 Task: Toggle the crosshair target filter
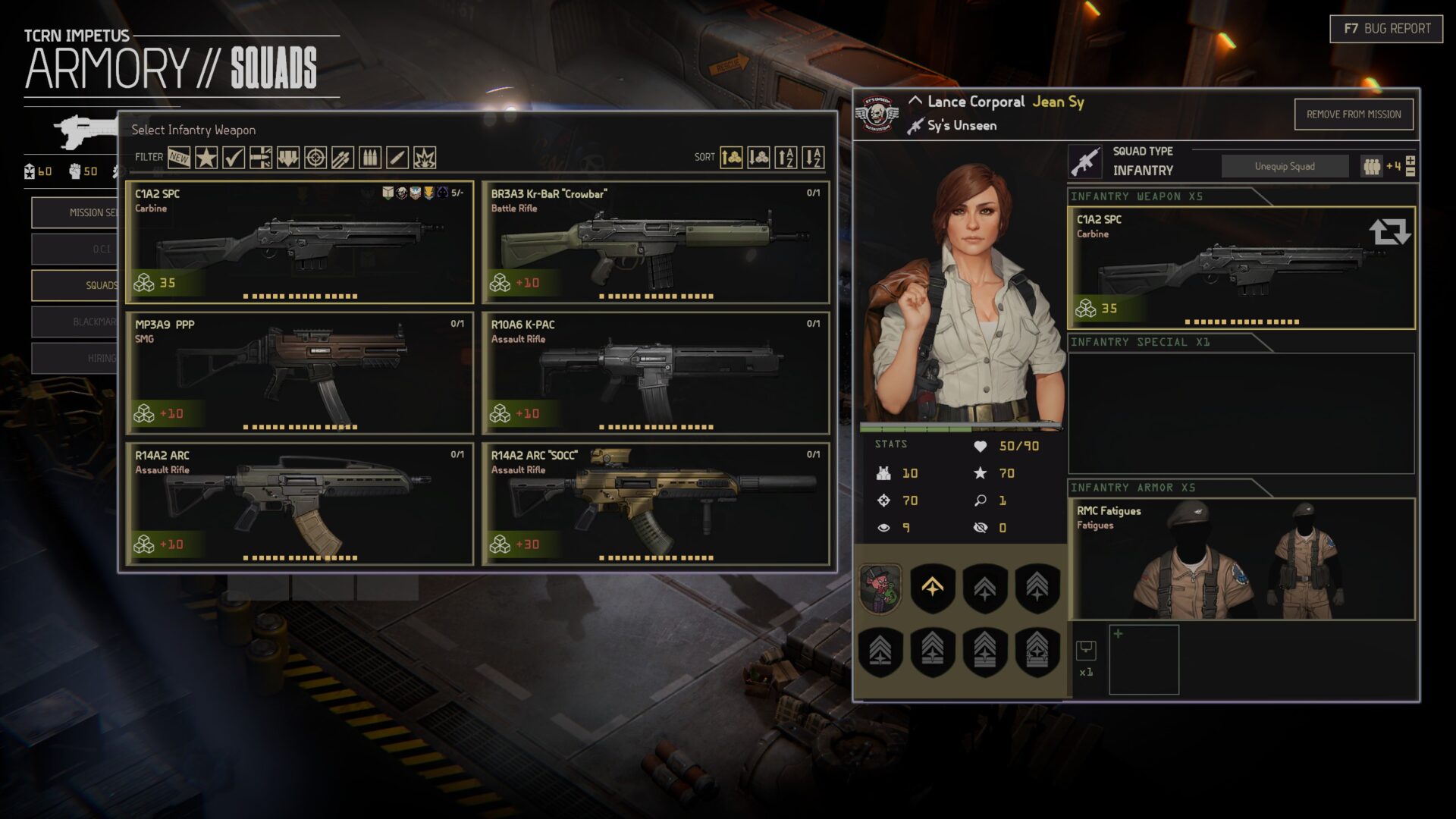tap(315, 158)
